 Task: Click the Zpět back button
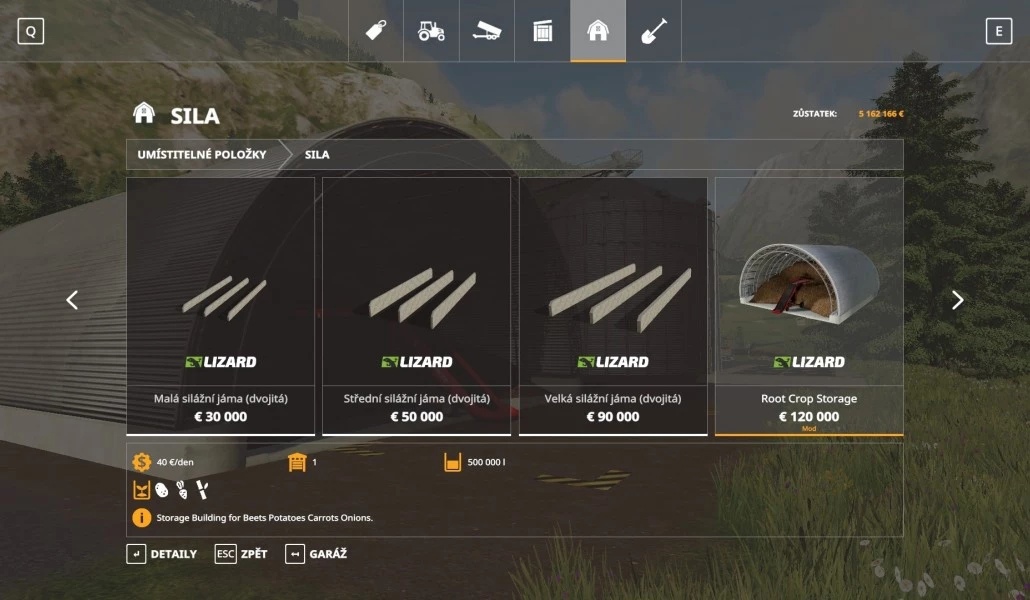tap(241, 554)
